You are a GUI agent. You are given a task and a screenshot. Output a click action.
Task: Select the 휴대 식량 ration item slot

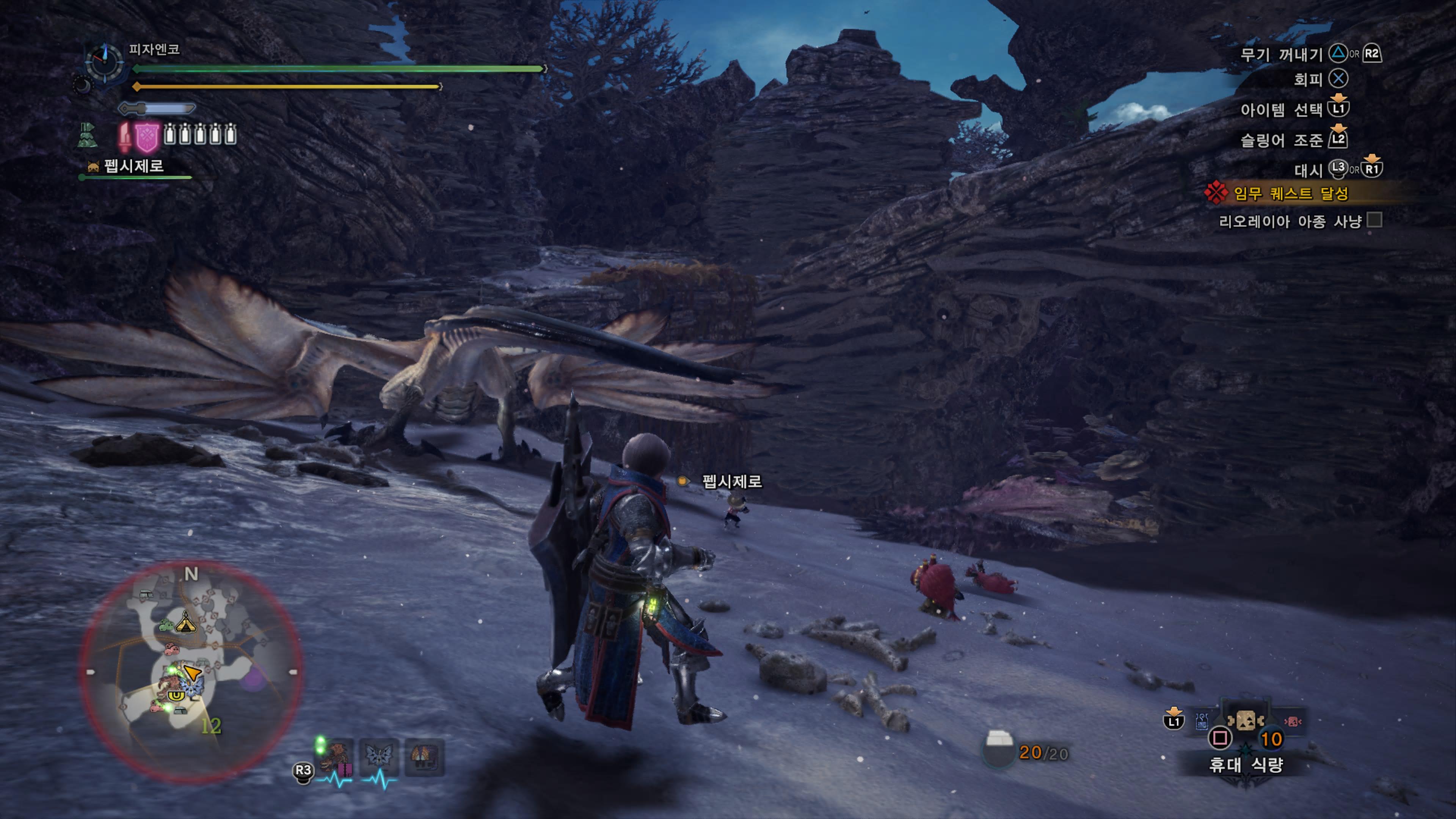coord(1246,721)
